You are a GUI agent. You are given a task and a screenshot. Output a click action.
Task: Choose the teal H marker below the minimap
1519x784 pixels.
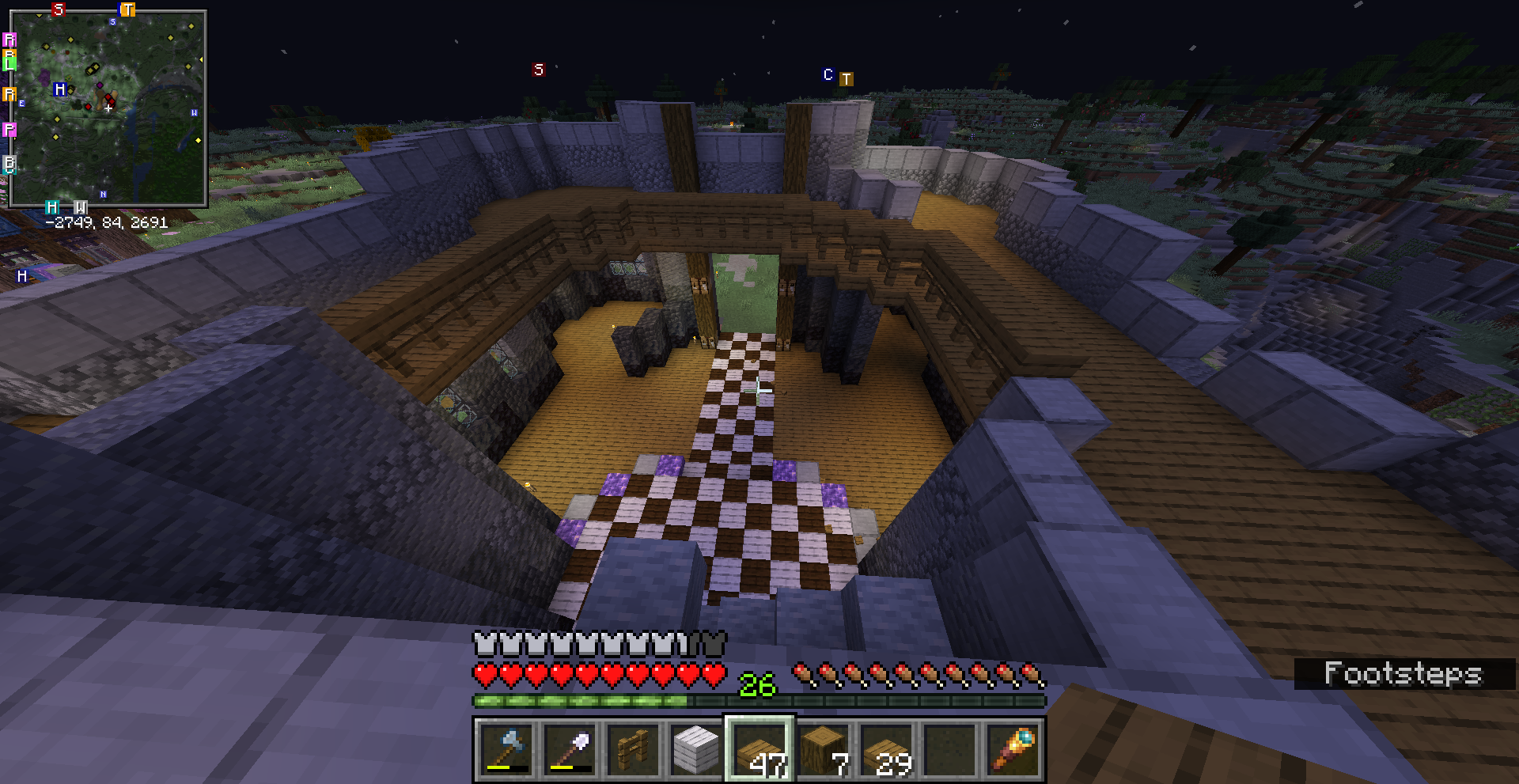tap(52, 207)
